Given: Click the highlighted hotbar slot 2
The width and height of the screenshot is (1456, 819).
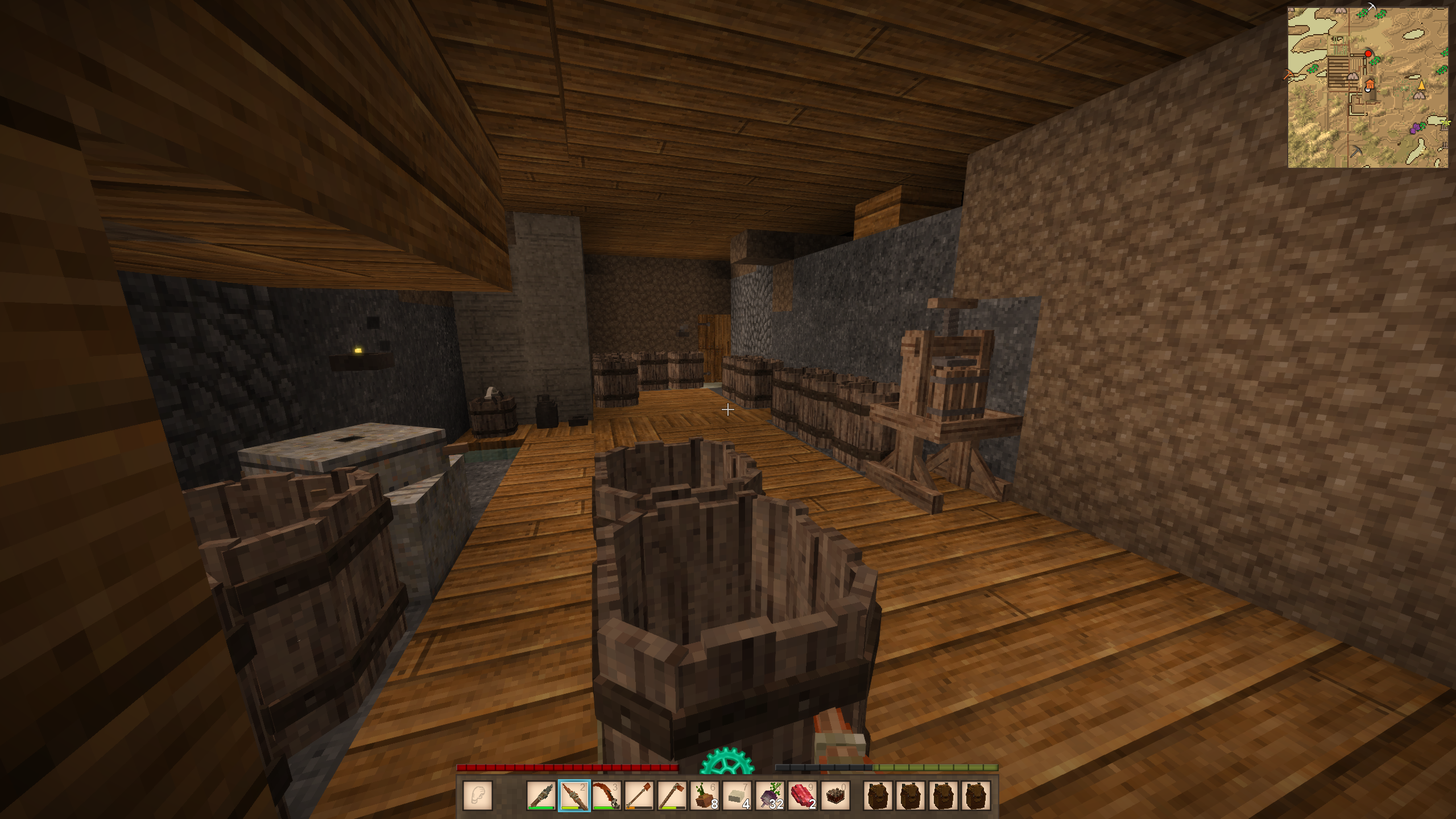Looking at the screenshot, I should point(574,795).
